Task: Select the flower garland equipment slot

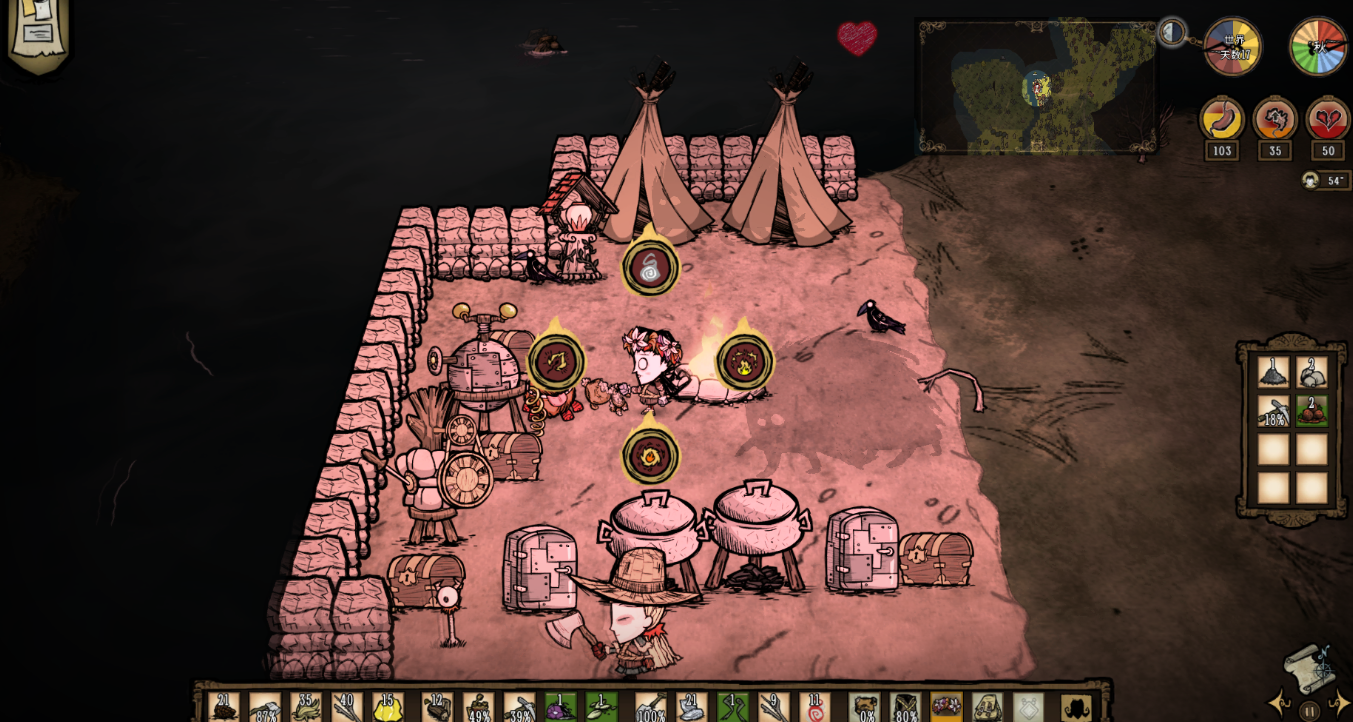Action: [x=946, y=708]
